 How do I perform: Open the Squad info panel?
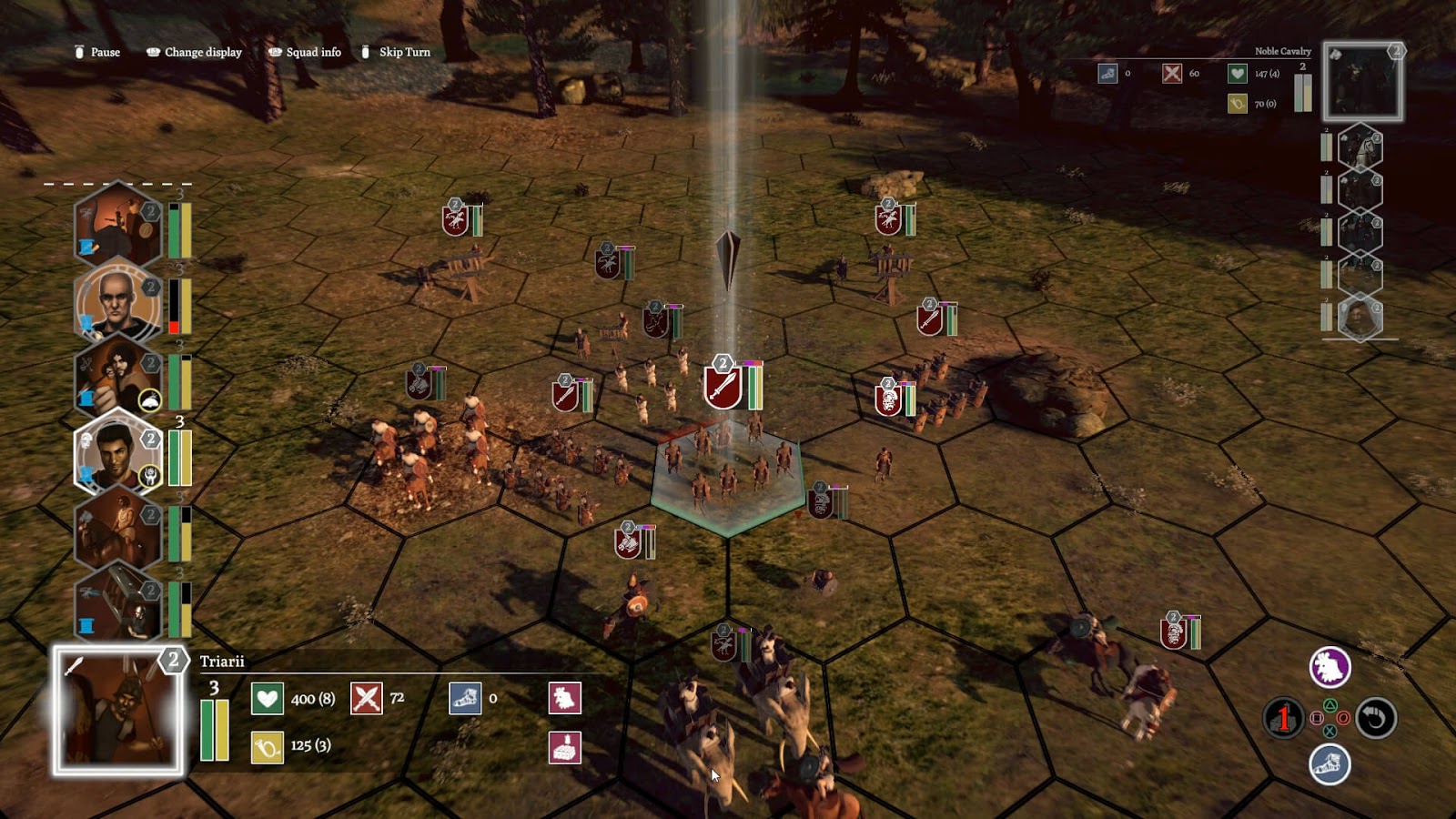click(x=306, y=53)
